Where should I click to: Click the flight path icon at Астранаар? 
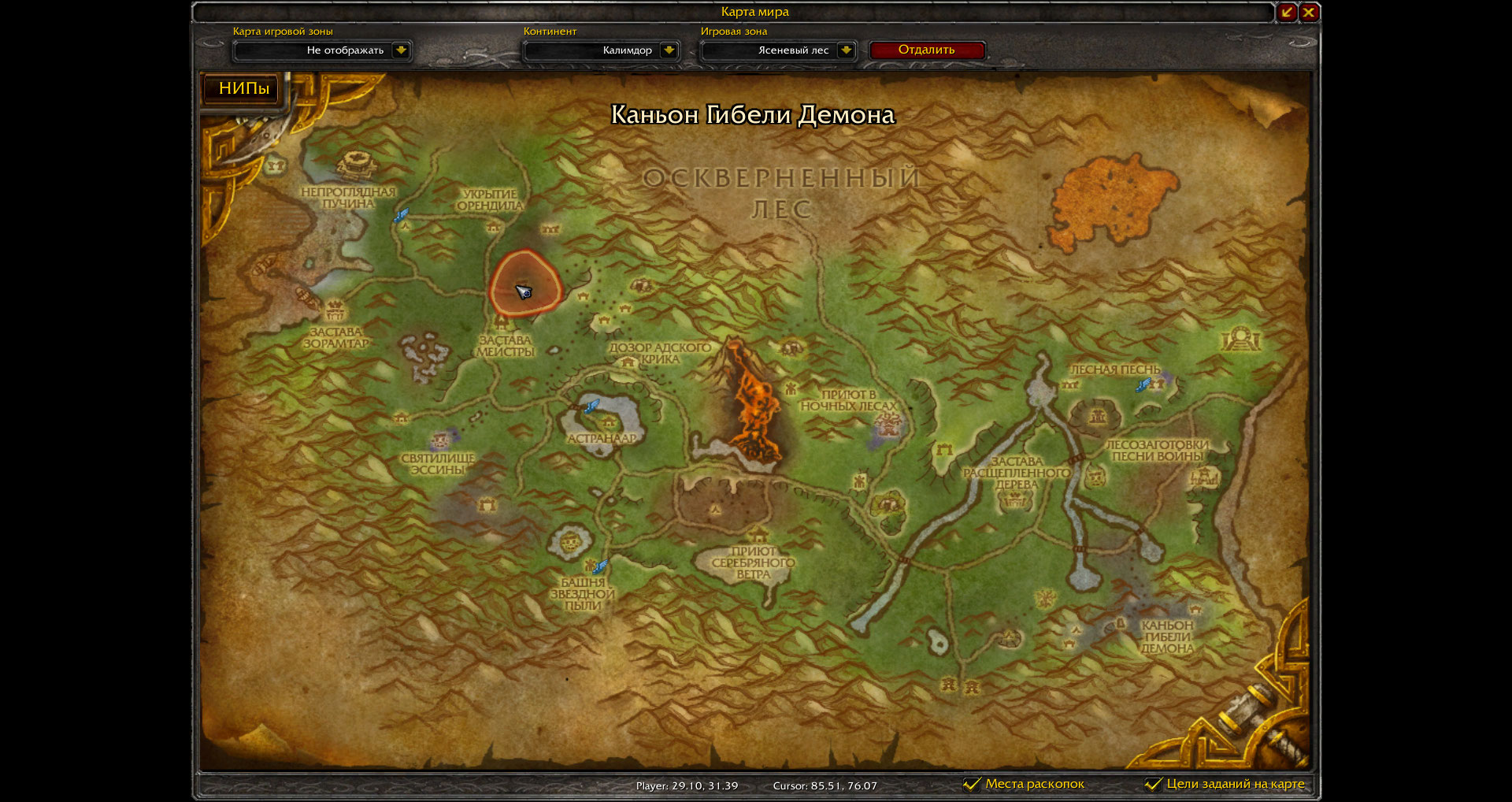pos(589,407)
